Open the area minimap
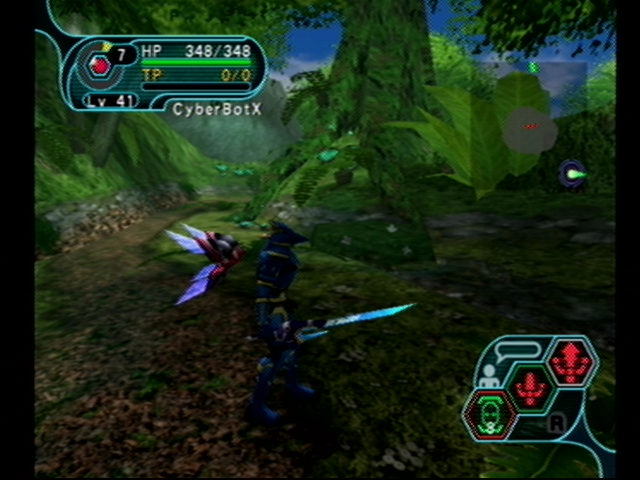This screenshot has height=480, width=640. pos(530,129)
